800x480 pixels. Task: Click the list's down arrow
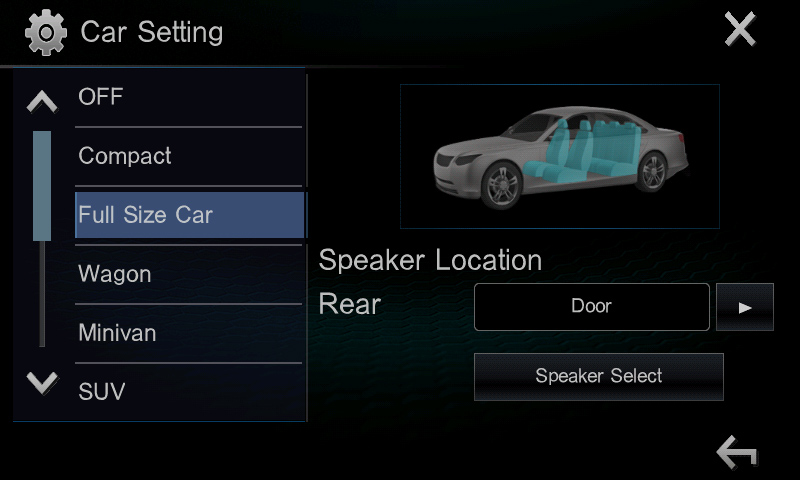(42, 382)
